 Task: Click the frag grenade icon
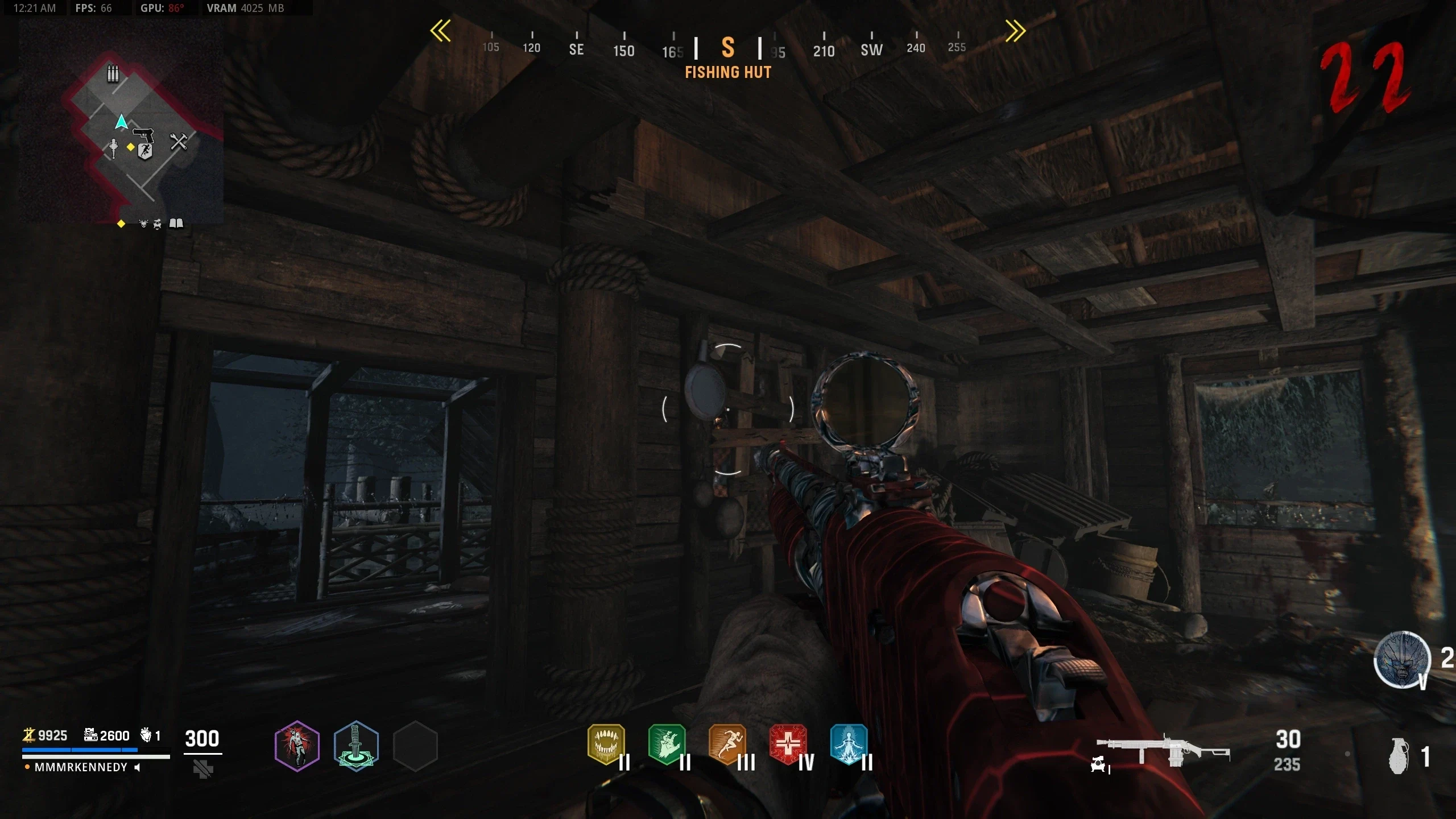(x=1399, y=756)
